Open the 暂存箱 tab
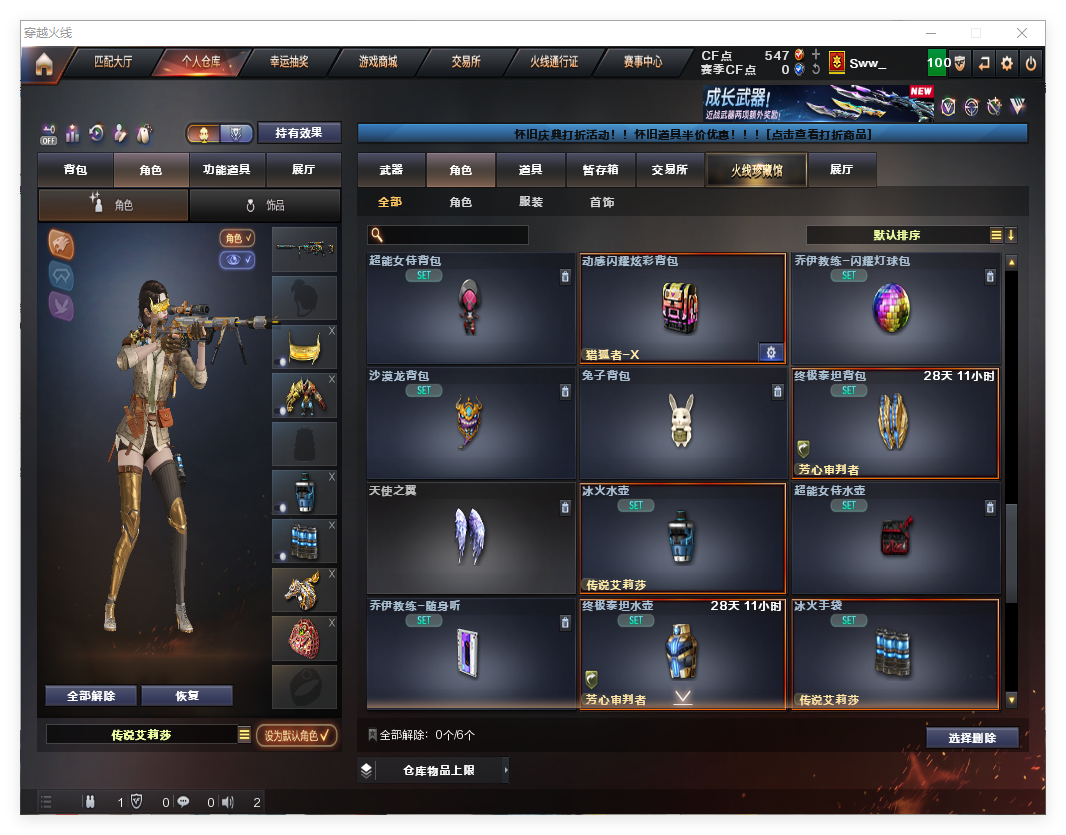This screenshot has width=1066, height=835. click(600, 170)
